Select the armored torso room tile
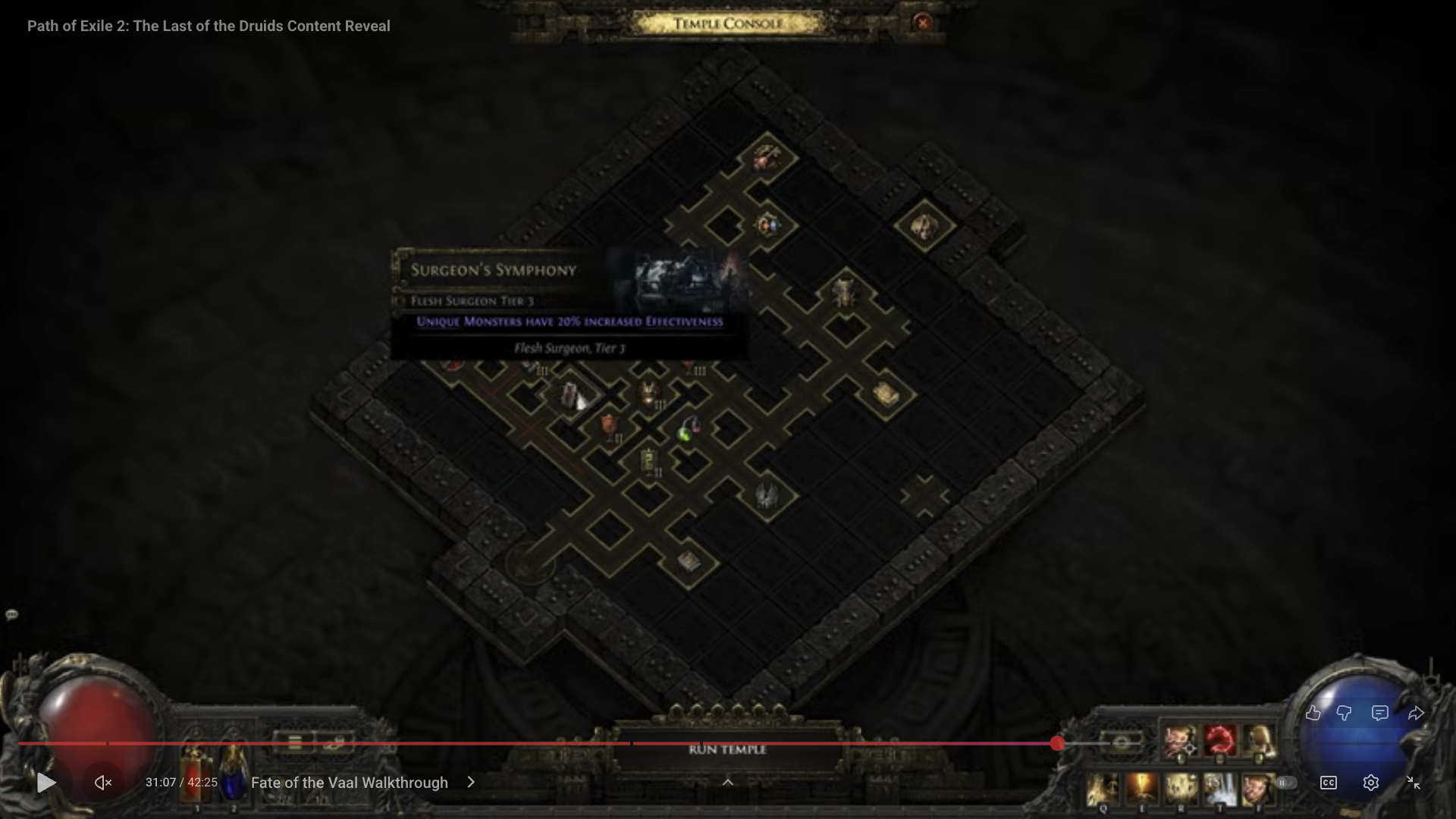The image size is (1456, 819). [844, 293]
